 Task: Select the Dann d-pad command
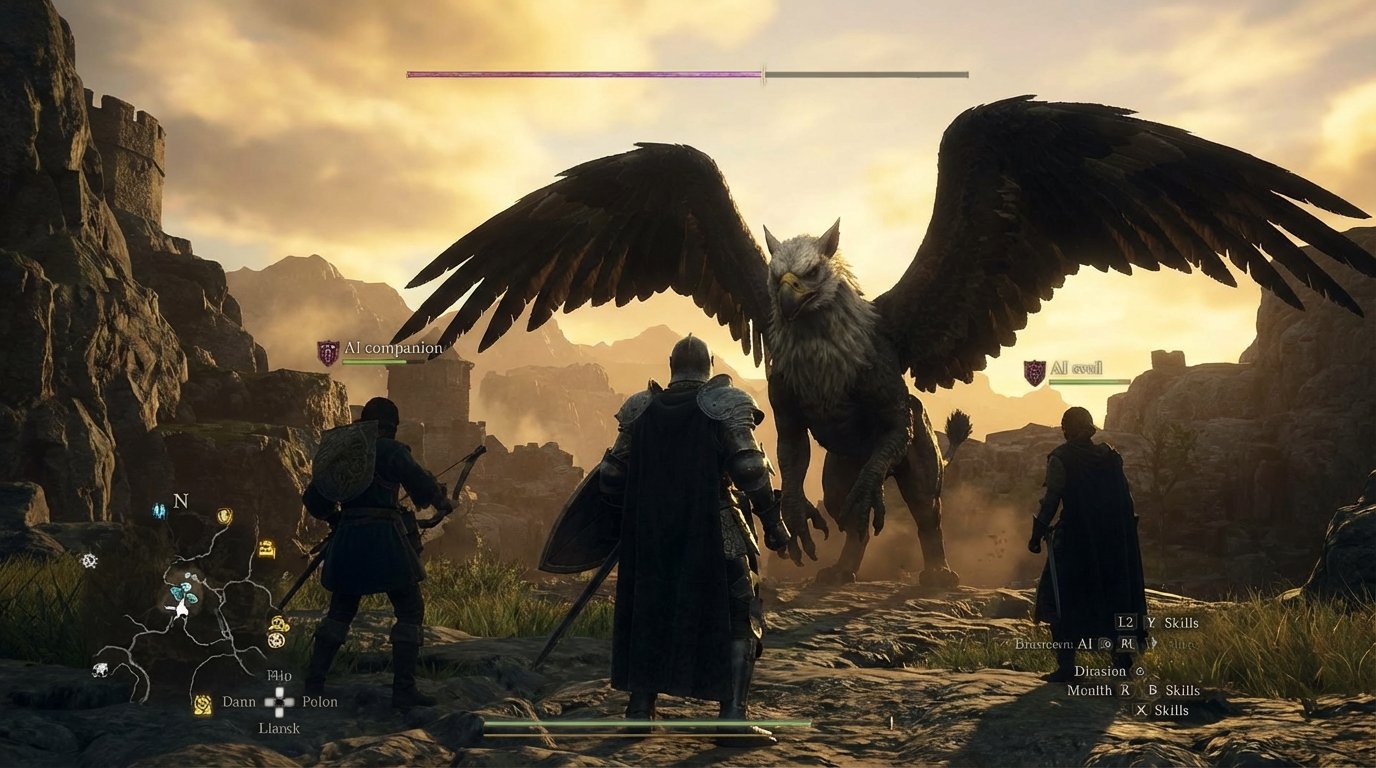240,702
